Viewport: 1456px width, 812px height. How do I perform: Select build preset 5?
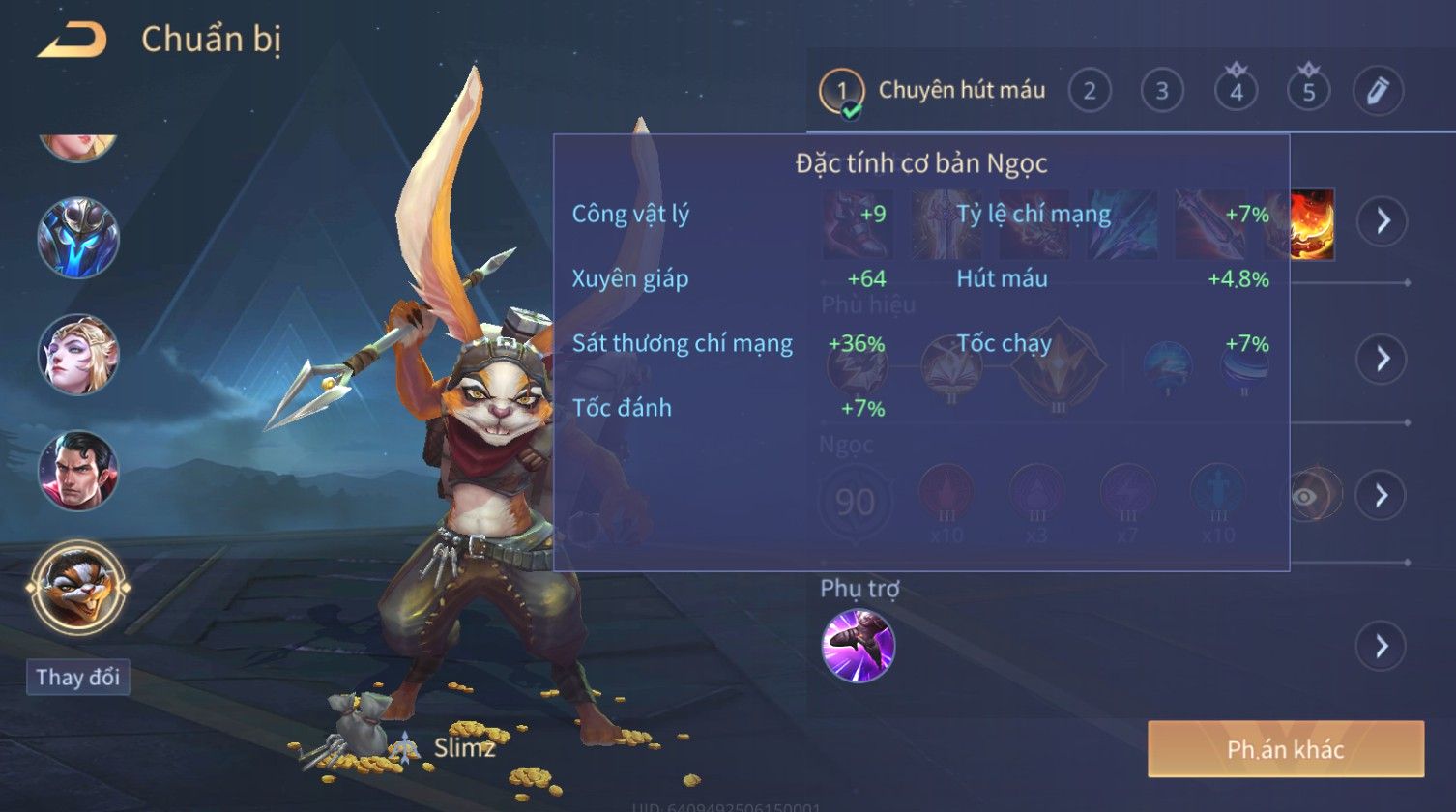click(1309, 92)
